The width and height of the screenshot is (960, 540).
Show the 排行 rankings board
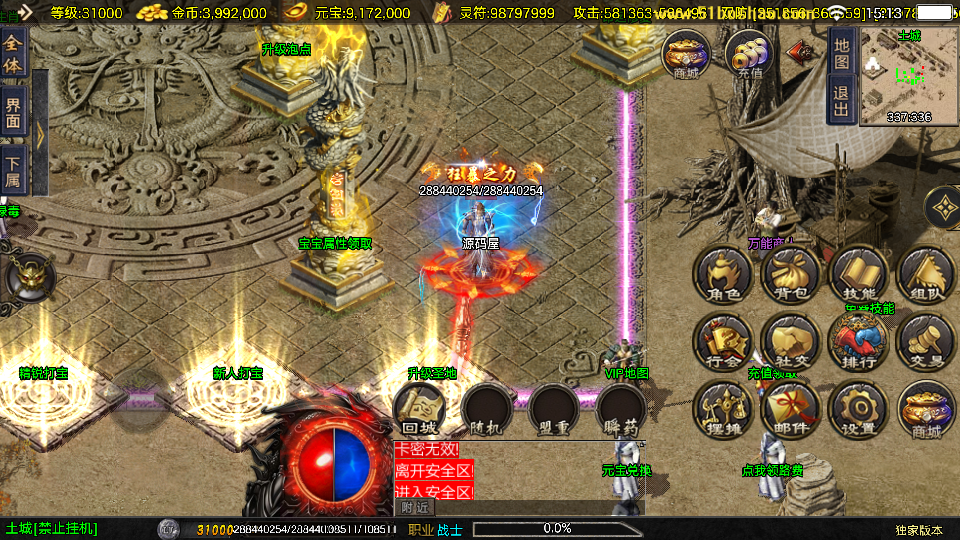(858, 343)
